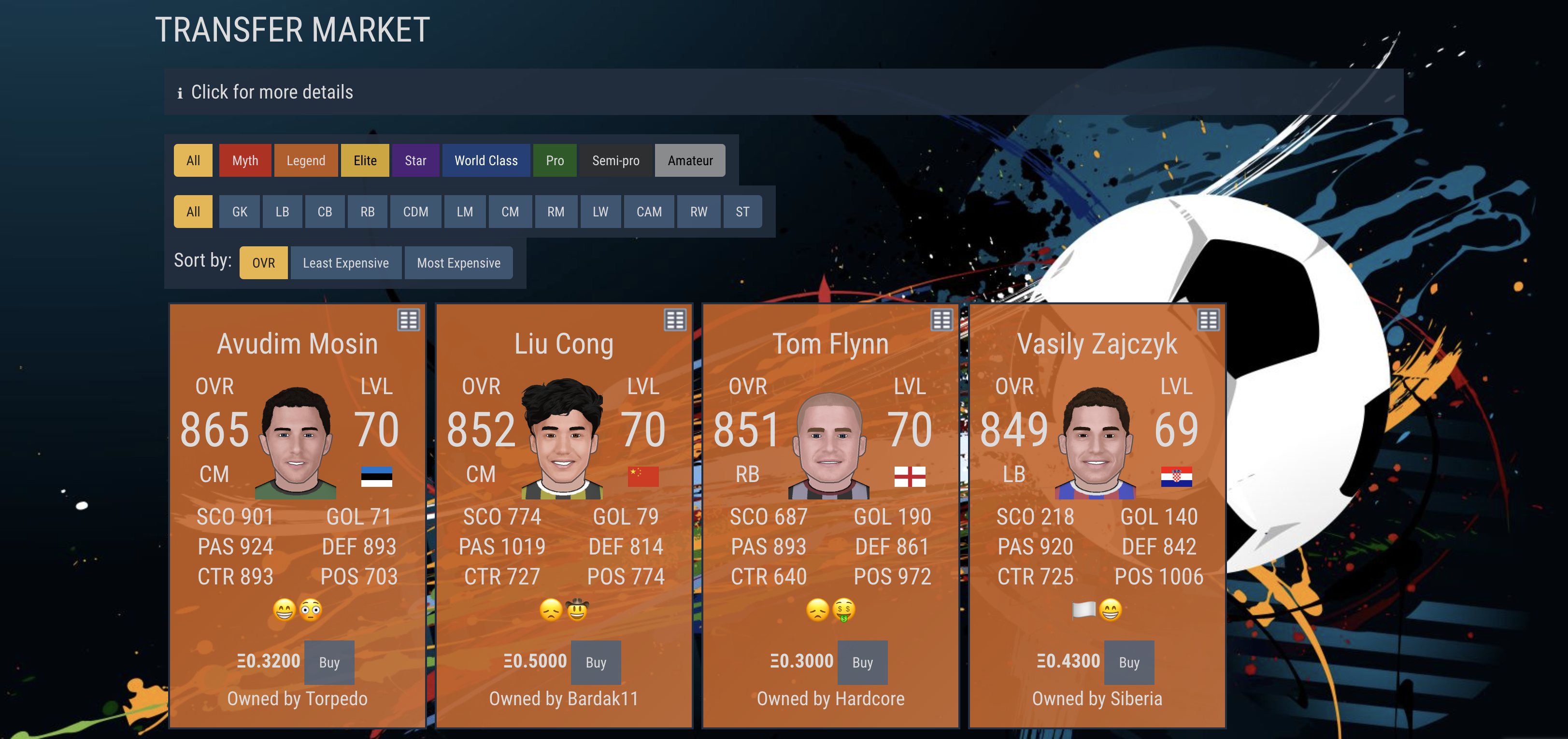Sort listings by Least Expensive
The height and width of the screenshot is (739, 1568).
coord(346,263)
